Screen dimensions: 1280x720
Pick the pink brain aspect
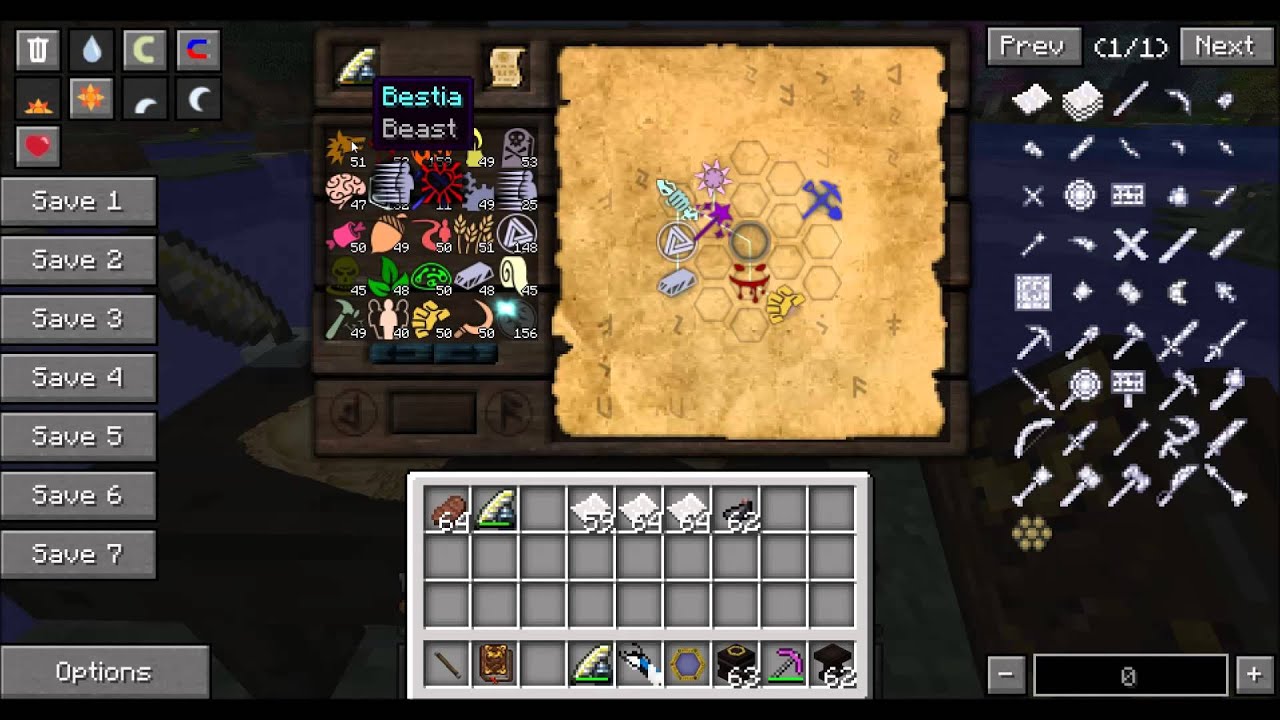tap(346, 190)
